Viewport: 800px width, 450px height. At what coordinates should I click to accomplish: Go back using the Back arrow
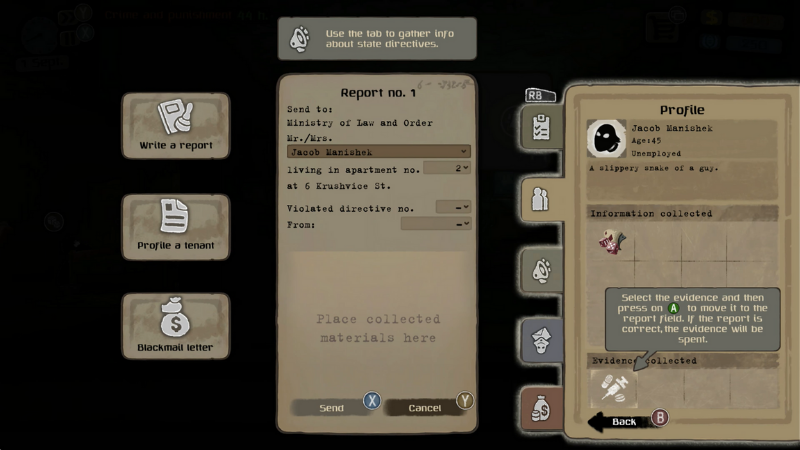click(x=624, y=421)
